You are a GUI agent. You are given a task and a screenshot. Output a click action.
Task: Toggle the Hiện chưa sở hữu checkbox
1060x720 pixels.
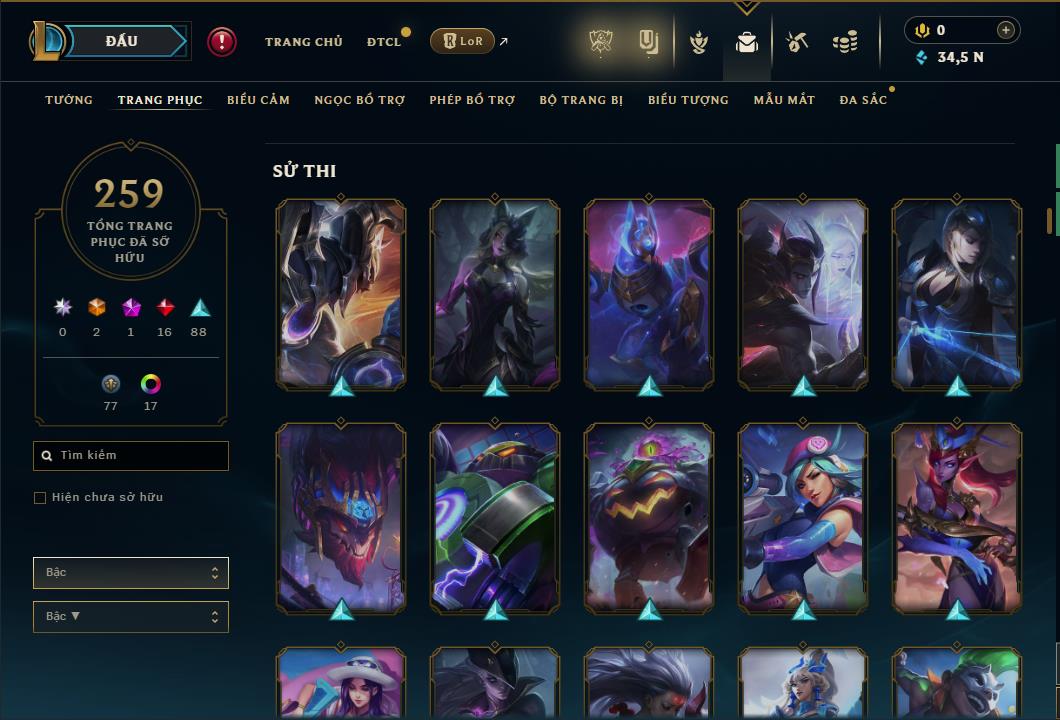click(40, 498)
